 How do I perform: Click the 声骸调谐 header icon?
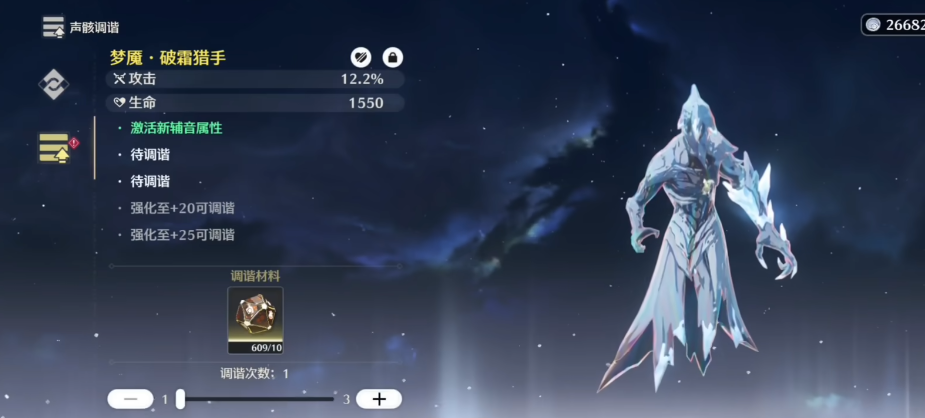pyautogui.click(x=53, y=27)
